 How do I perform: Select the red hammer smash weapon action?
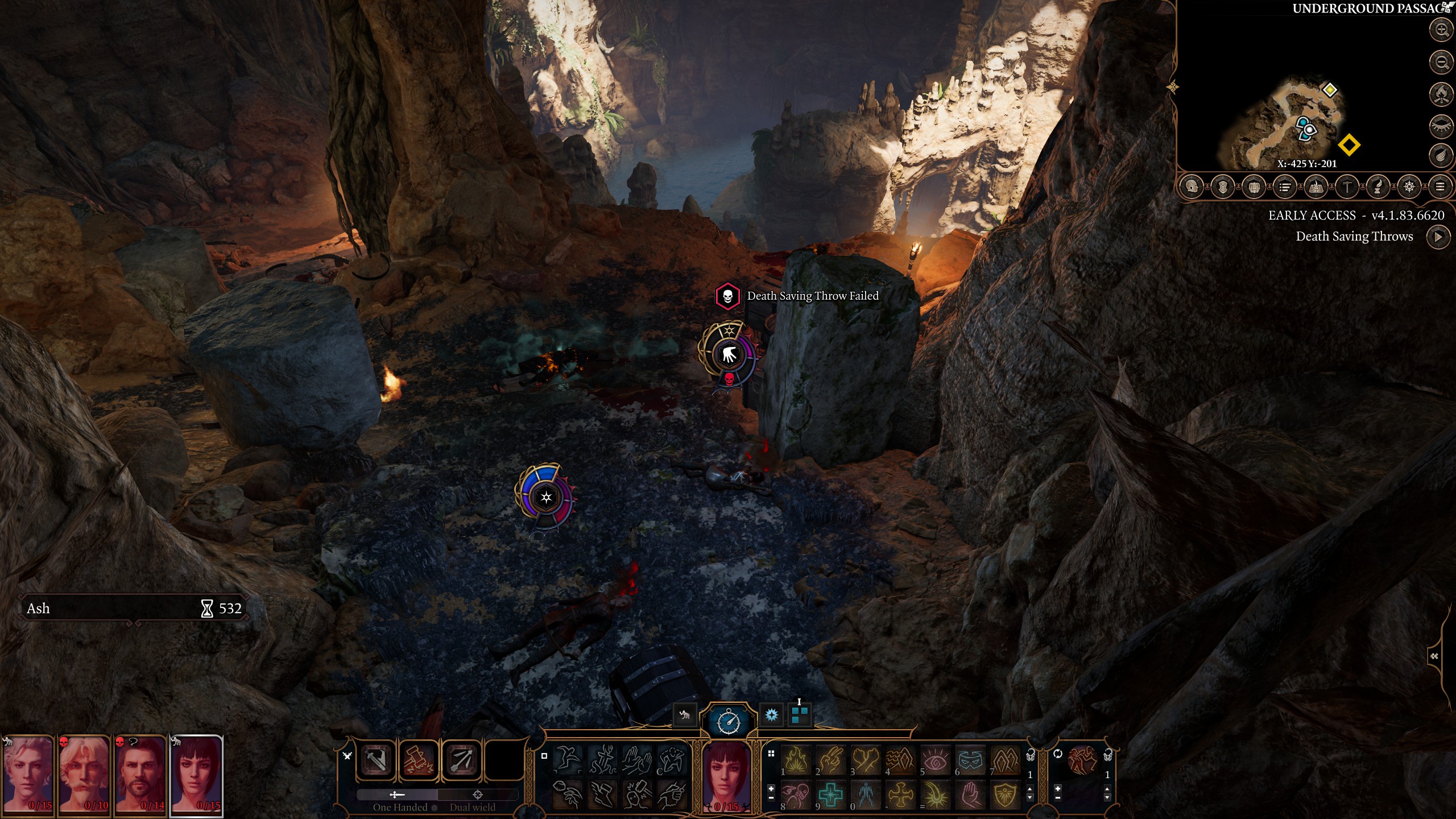pos(419,760)
